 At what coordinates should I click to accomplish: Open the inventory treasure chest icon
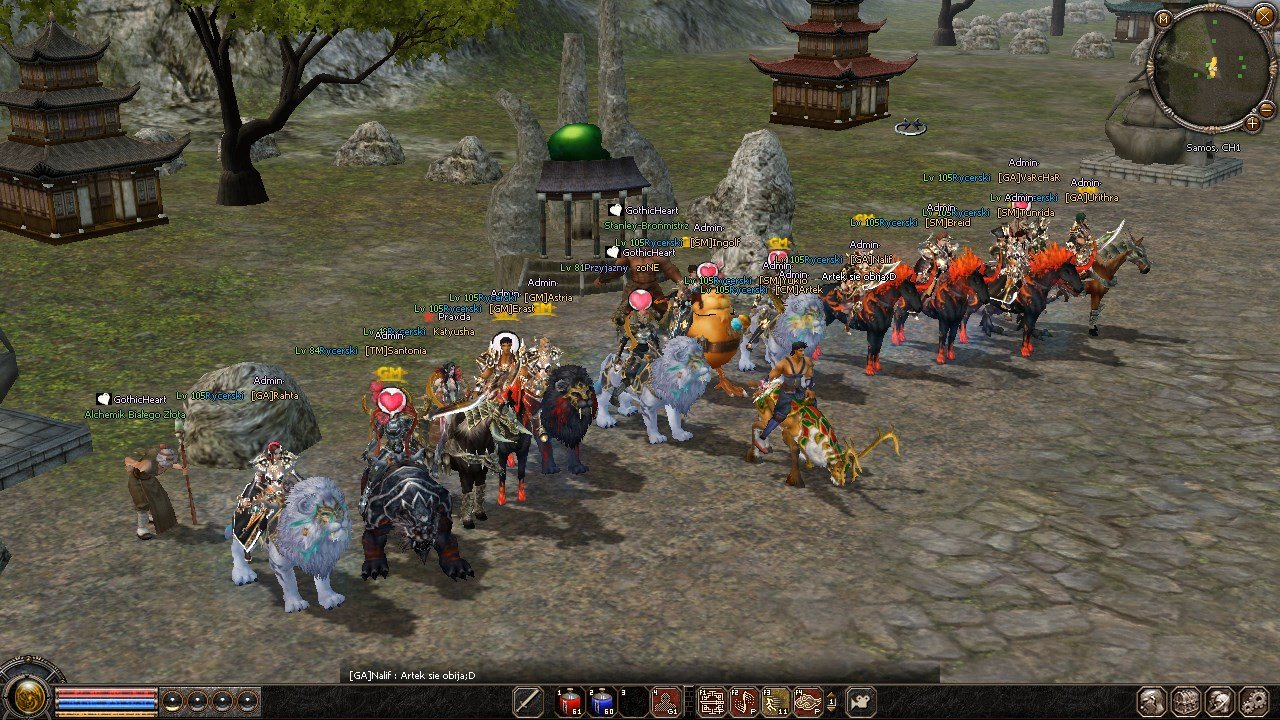(1186, 701)
